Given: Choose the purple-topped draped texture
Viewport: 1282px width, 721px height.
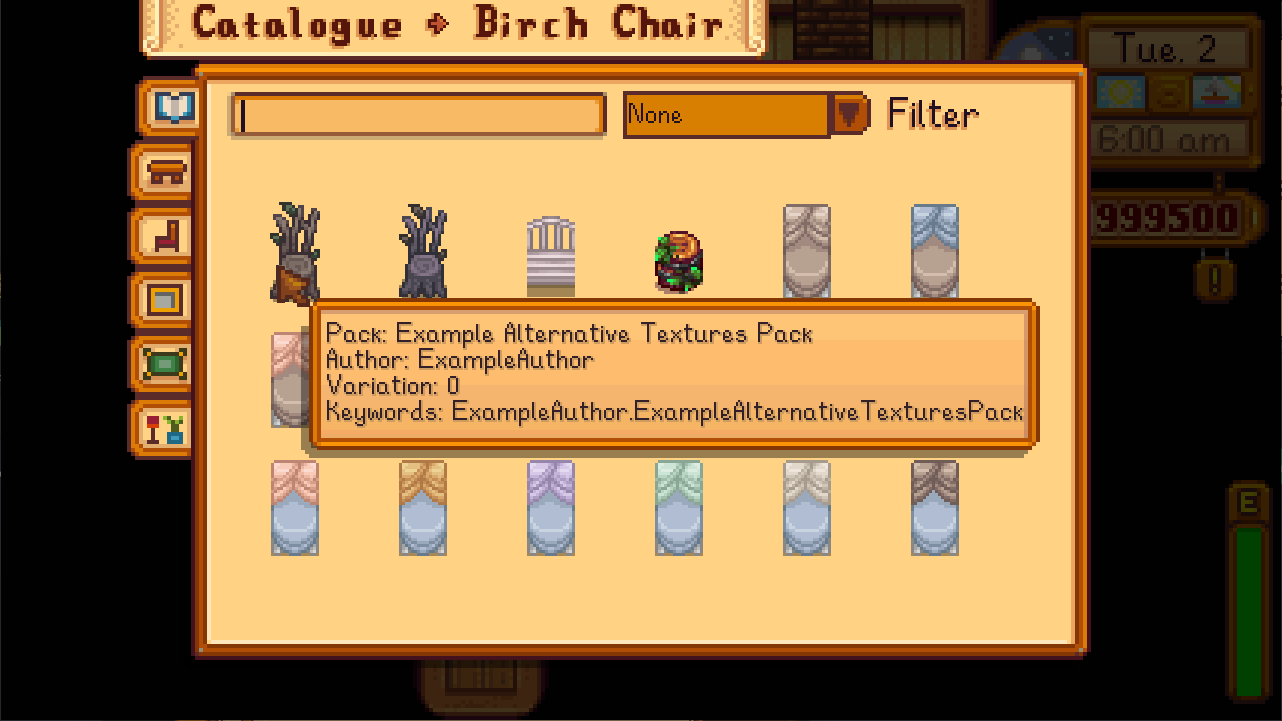Looking at the screenshot, I should (x=551, y=507).
